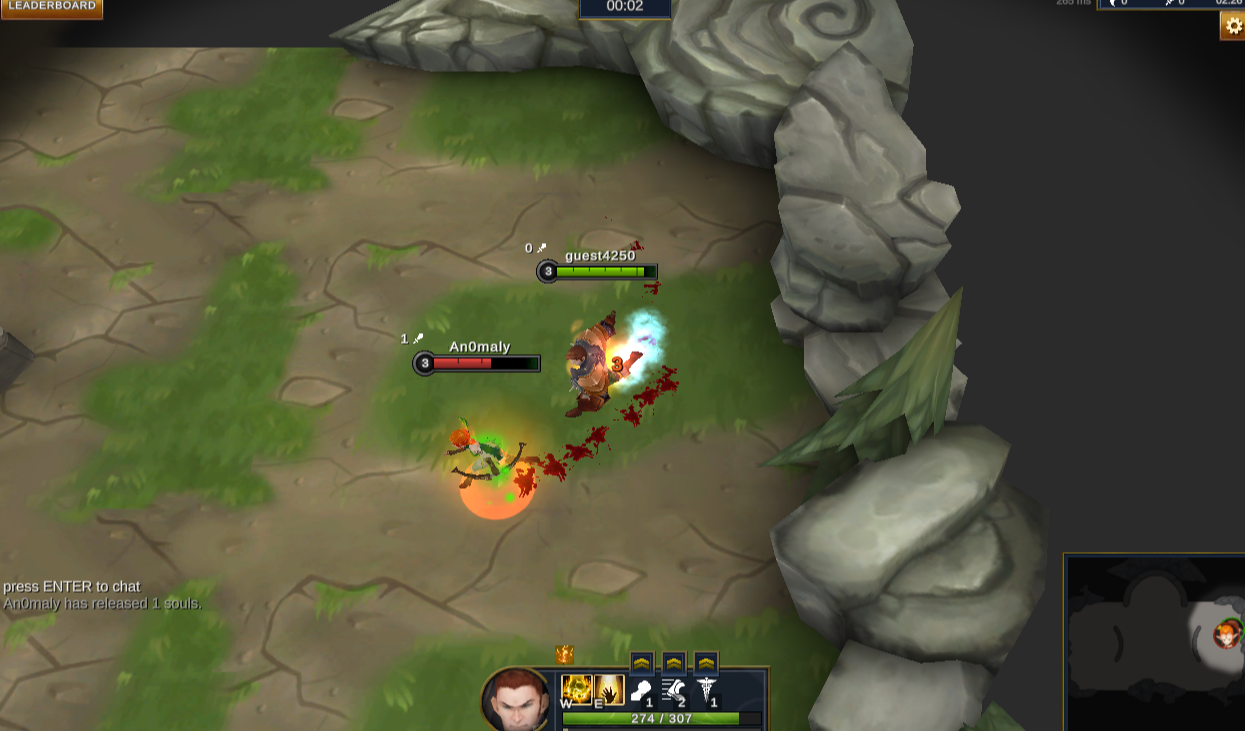Viewport: 1245px width, 731px height.
Task: Click the fire buff icon above the ability bar
Action: 565,655
